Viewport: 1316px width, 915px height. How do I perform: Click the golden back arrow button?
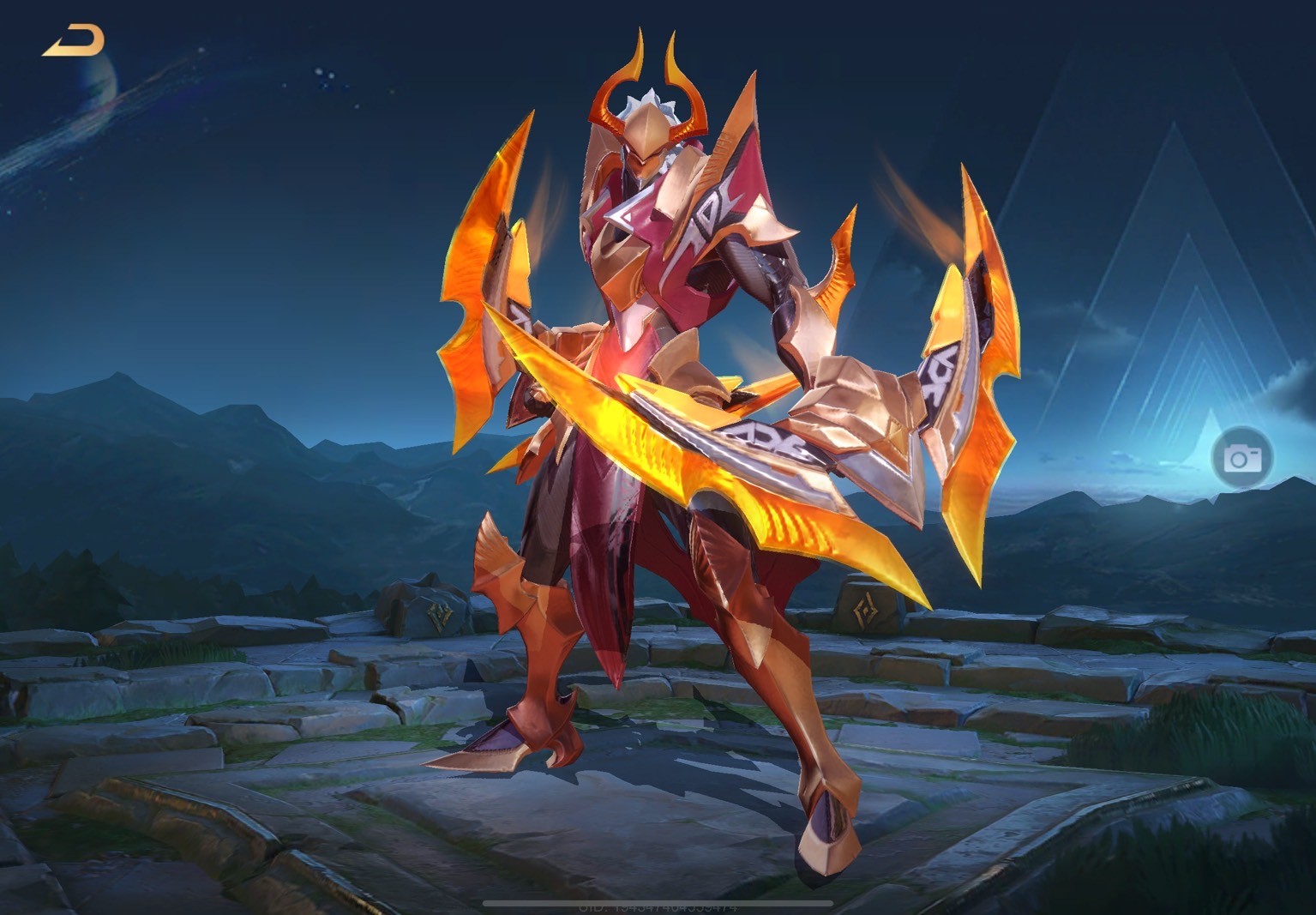74,41
